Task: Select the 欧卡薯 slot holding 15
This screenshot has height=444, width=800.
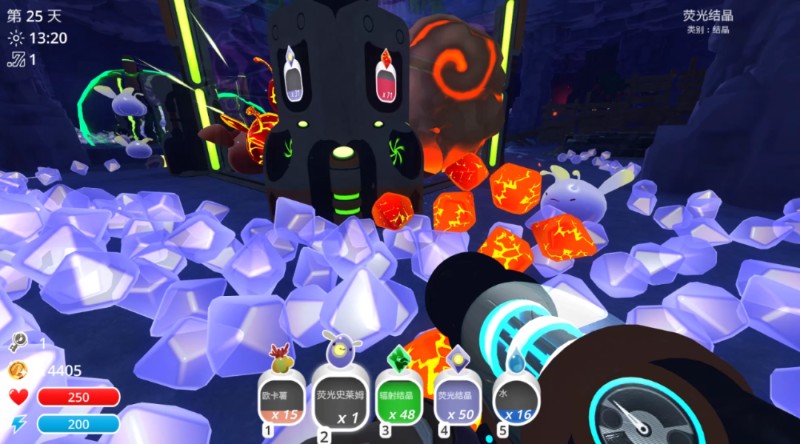Action: (279, 398)
